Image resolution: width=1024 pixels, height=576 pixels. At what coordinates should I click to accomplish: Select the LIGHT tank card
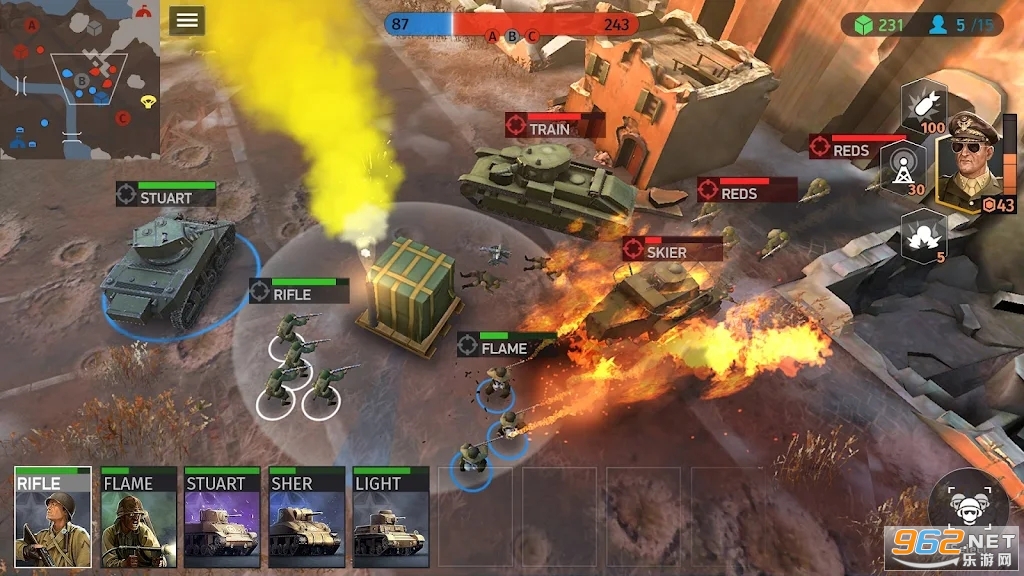(x=391, y=516)
